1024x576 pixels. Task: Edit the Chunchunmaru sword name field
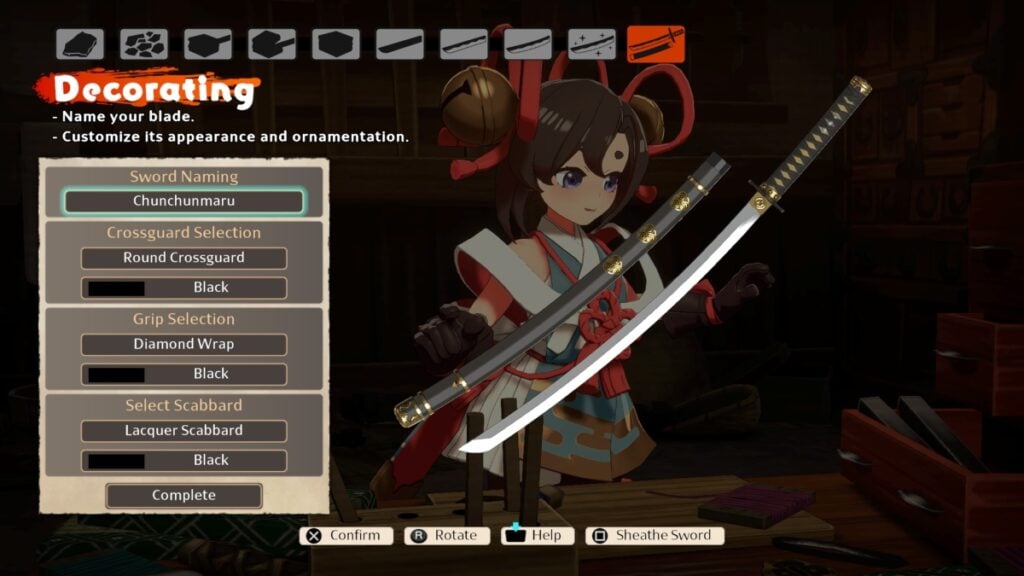(184, 201)
